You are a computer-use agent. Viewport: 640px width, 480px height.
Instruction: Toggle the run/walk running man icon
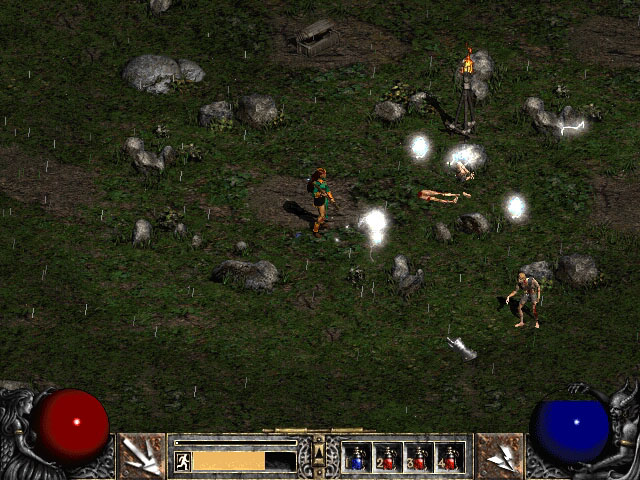[x=183, y=461]
